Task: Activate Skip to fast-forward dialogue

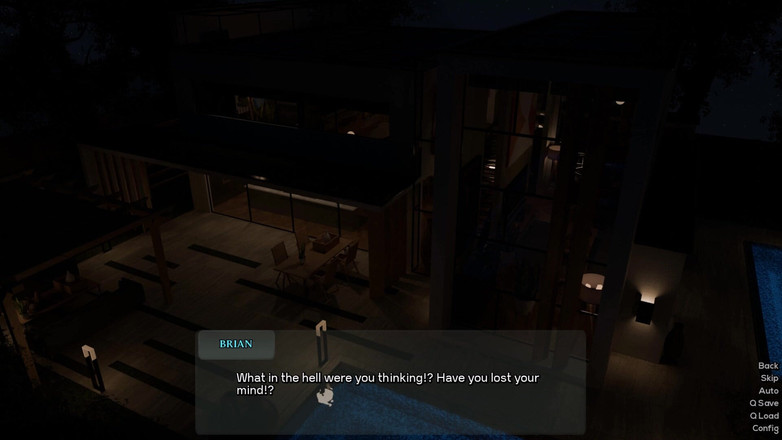Action: point(768,378)
